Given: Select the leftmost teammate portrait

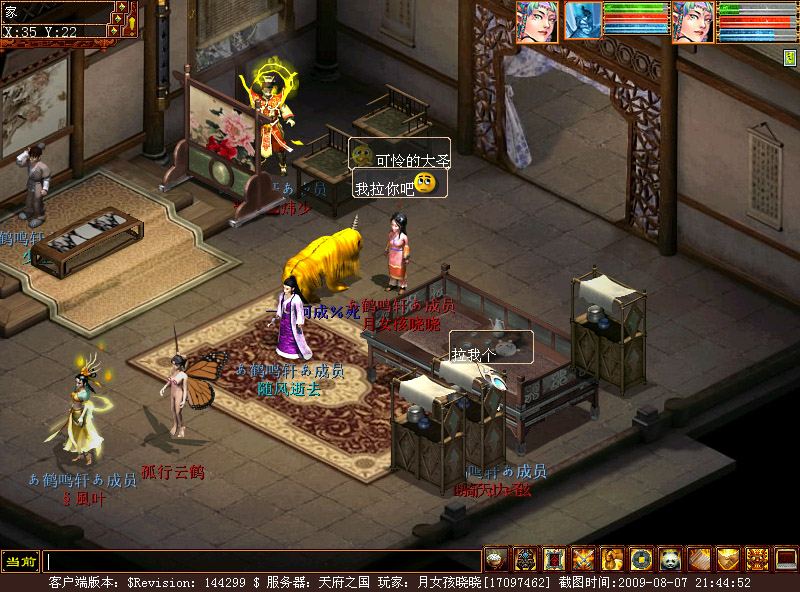Looking at the screenshot, I should pos(536,21).
